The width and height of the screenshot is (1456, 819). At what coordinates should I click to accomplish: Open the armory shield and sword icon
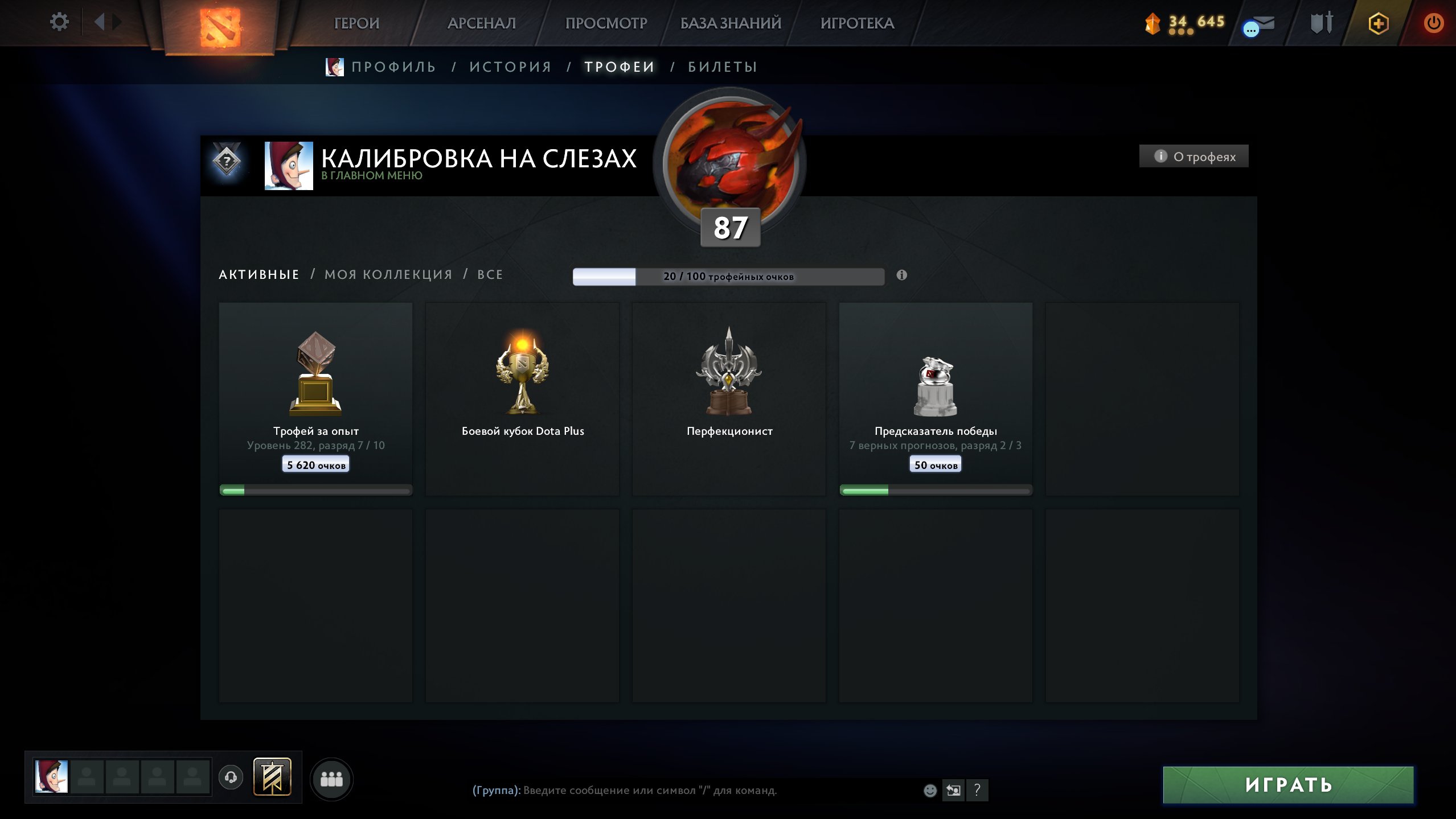(1322, 23)
